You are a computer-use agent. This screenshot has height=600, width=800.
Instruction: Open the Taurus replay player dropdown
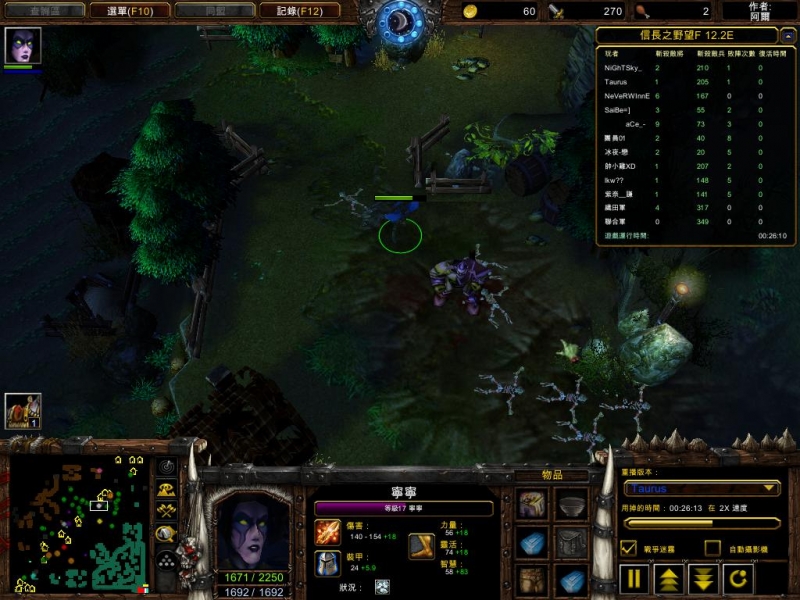tap(703, 489)
